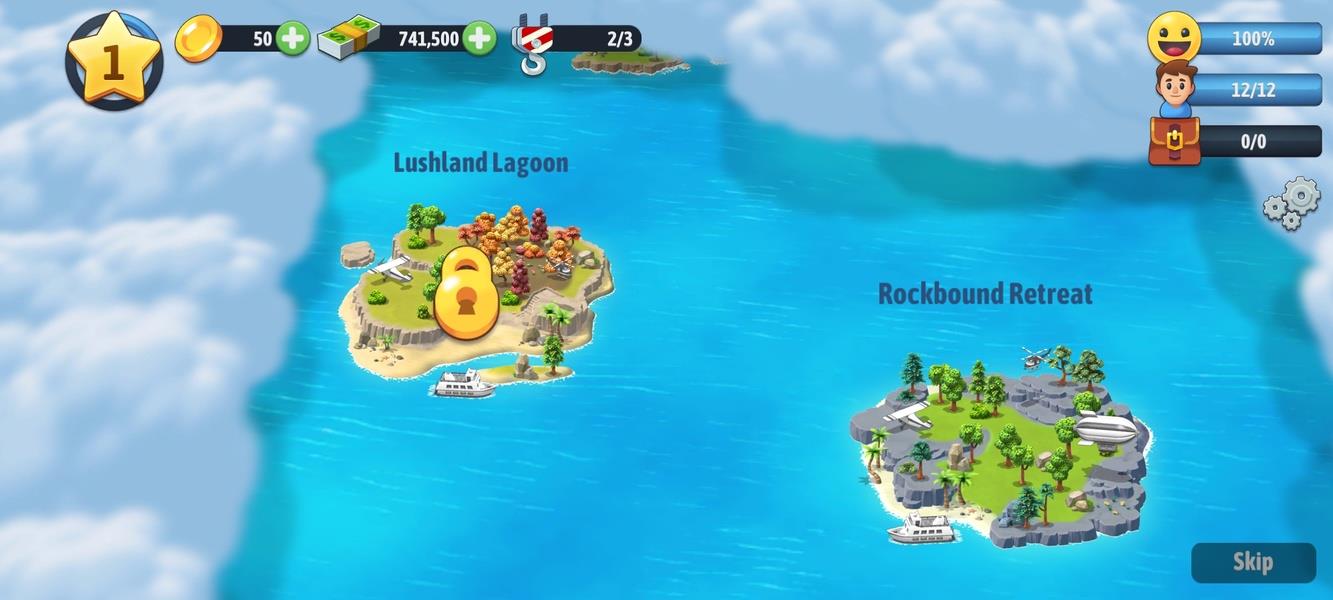Check the smiley happiness indicator
Screen dimensions: 1333x600
[x=1174, y=38]
